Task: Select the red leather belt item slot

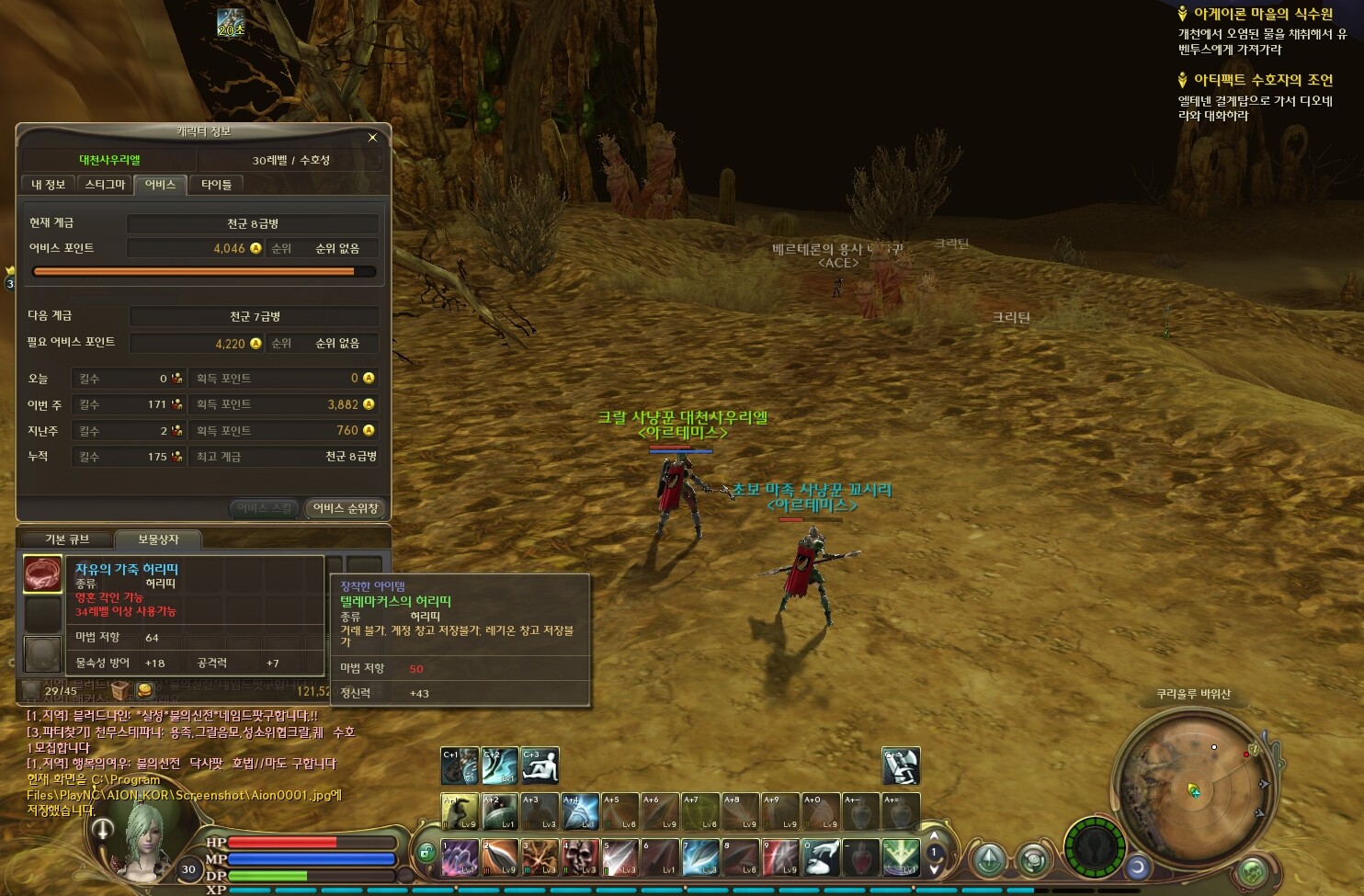Action: tap(42, 574)
